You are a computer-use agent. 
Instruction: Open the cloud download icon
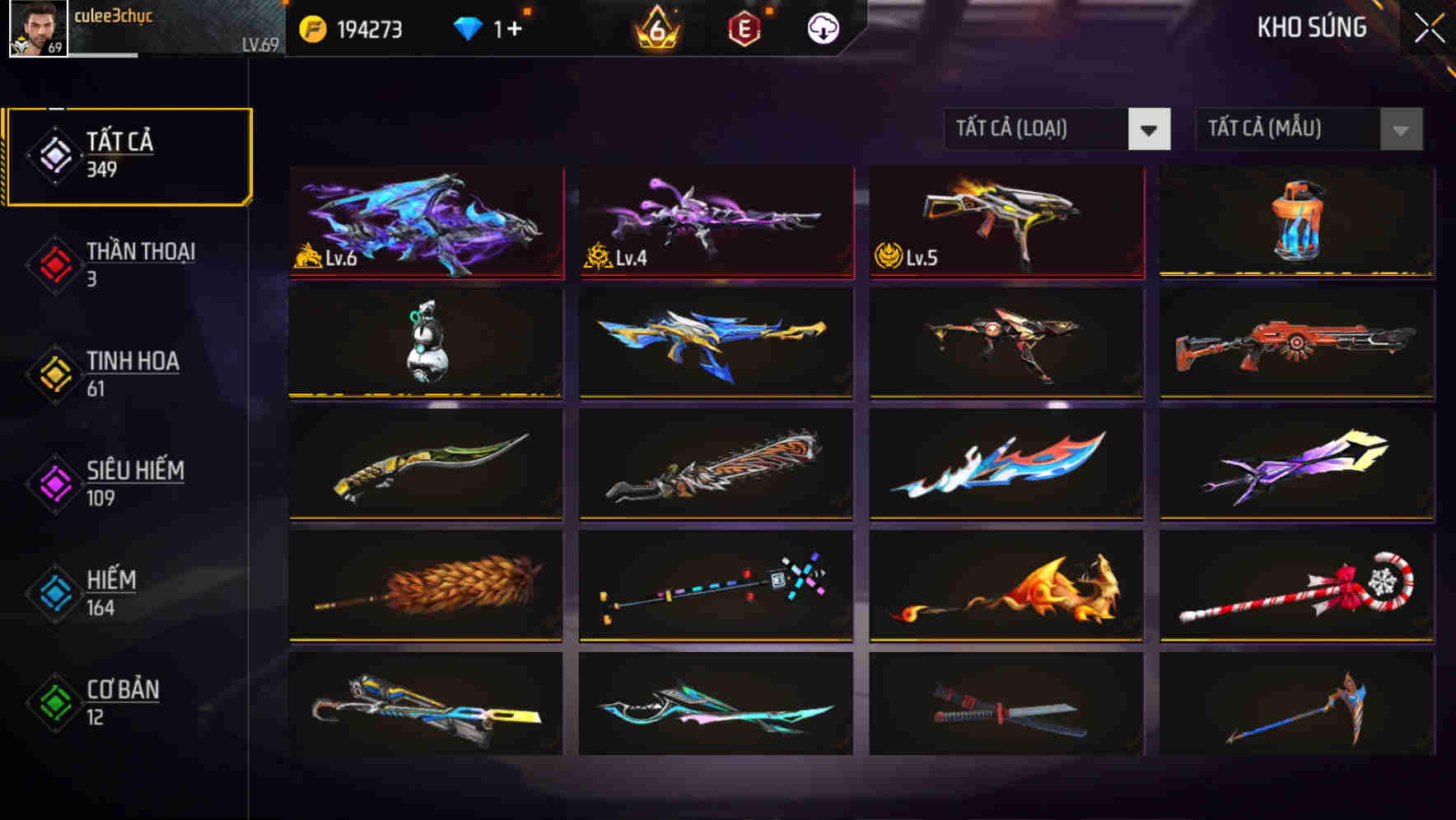click(821, 27)
